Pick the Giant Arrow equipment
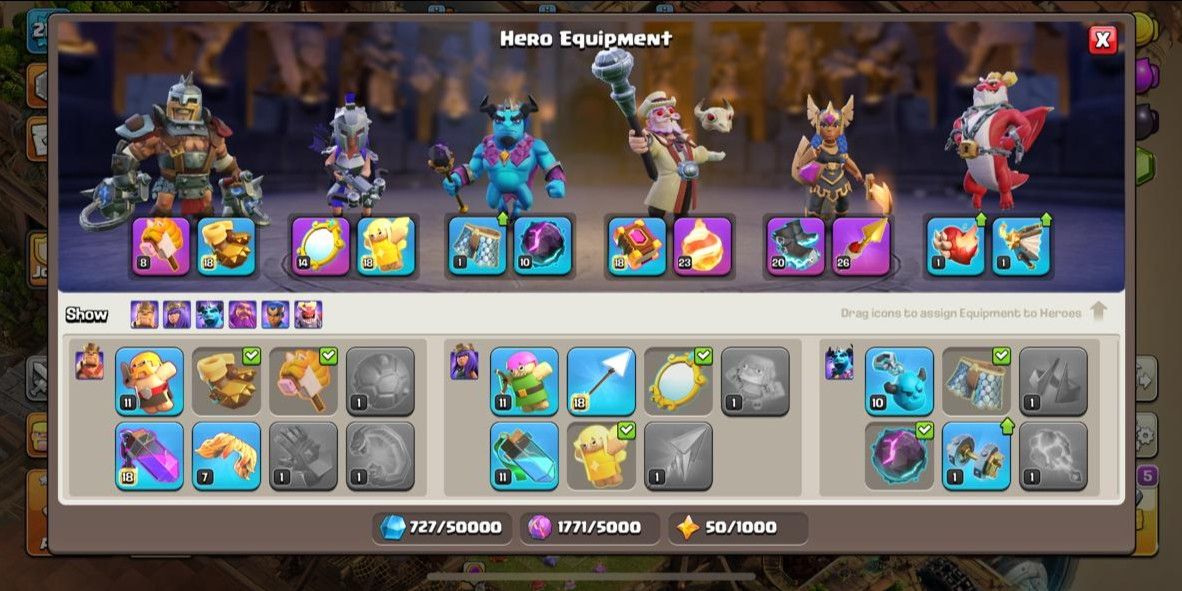 pyautogui.click(x=601, y=381)
